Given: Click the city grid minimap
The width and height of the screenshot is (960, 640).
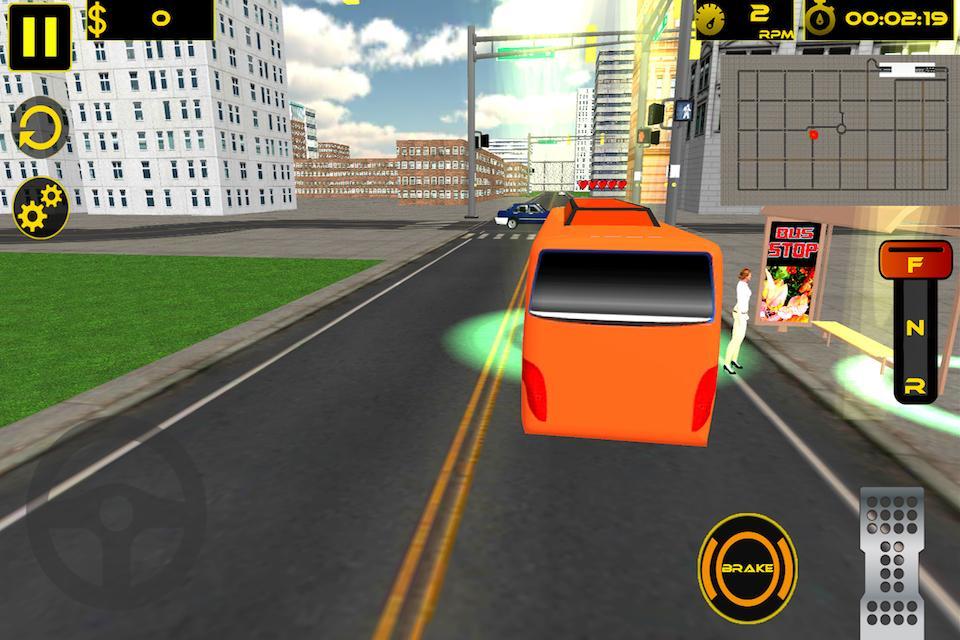Looking at the screenshot, I should 838,125.
